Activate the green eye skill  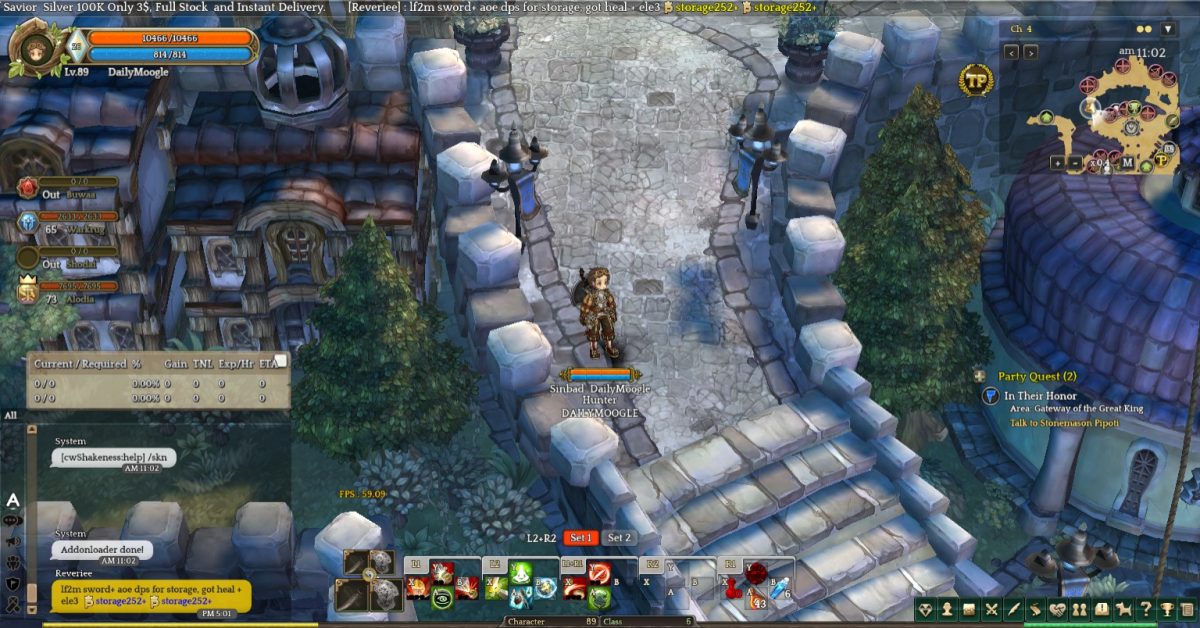[441, 597]
